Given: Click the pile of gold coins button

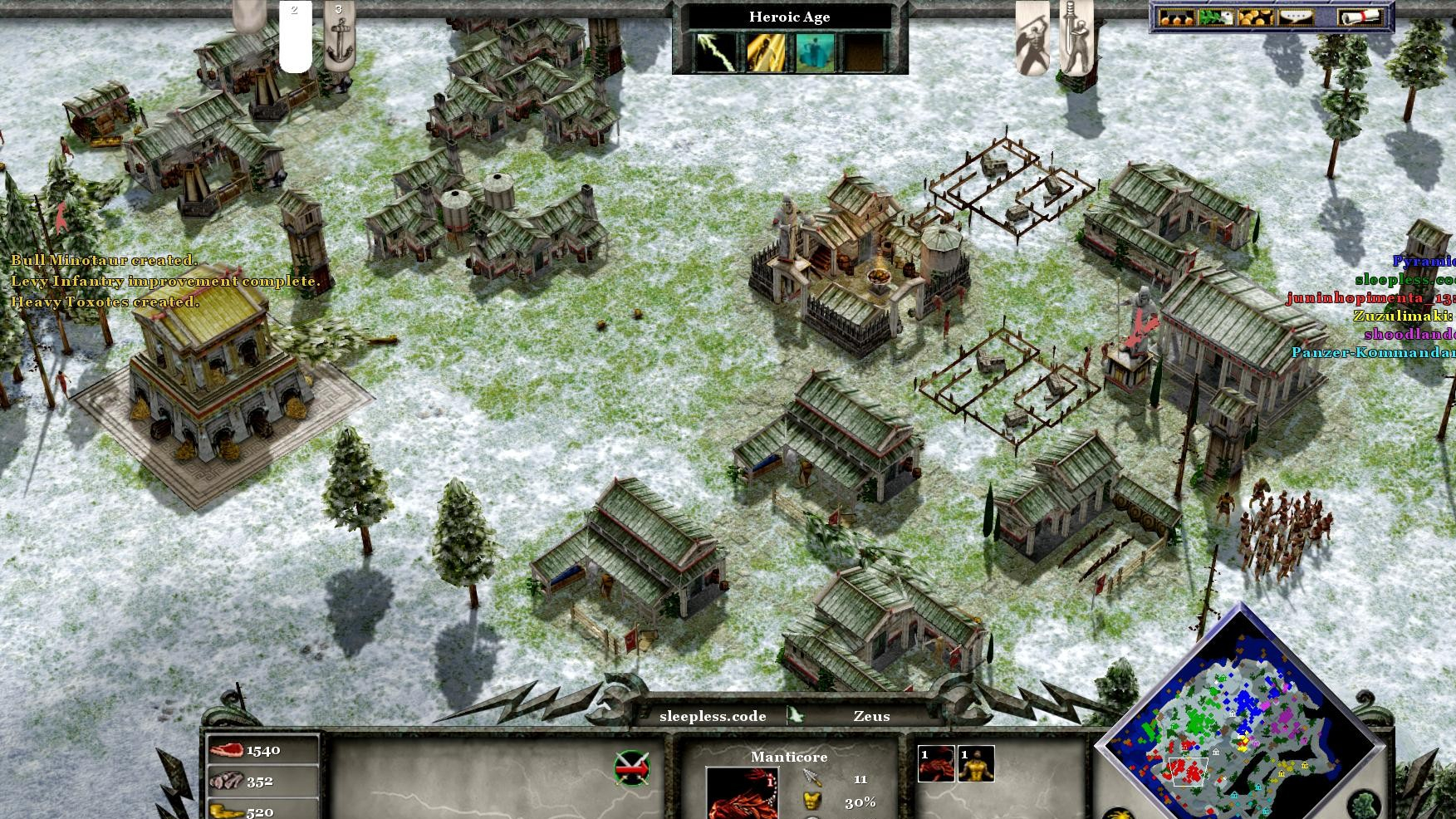Looking at the screenshot, I should (1255, 17).
